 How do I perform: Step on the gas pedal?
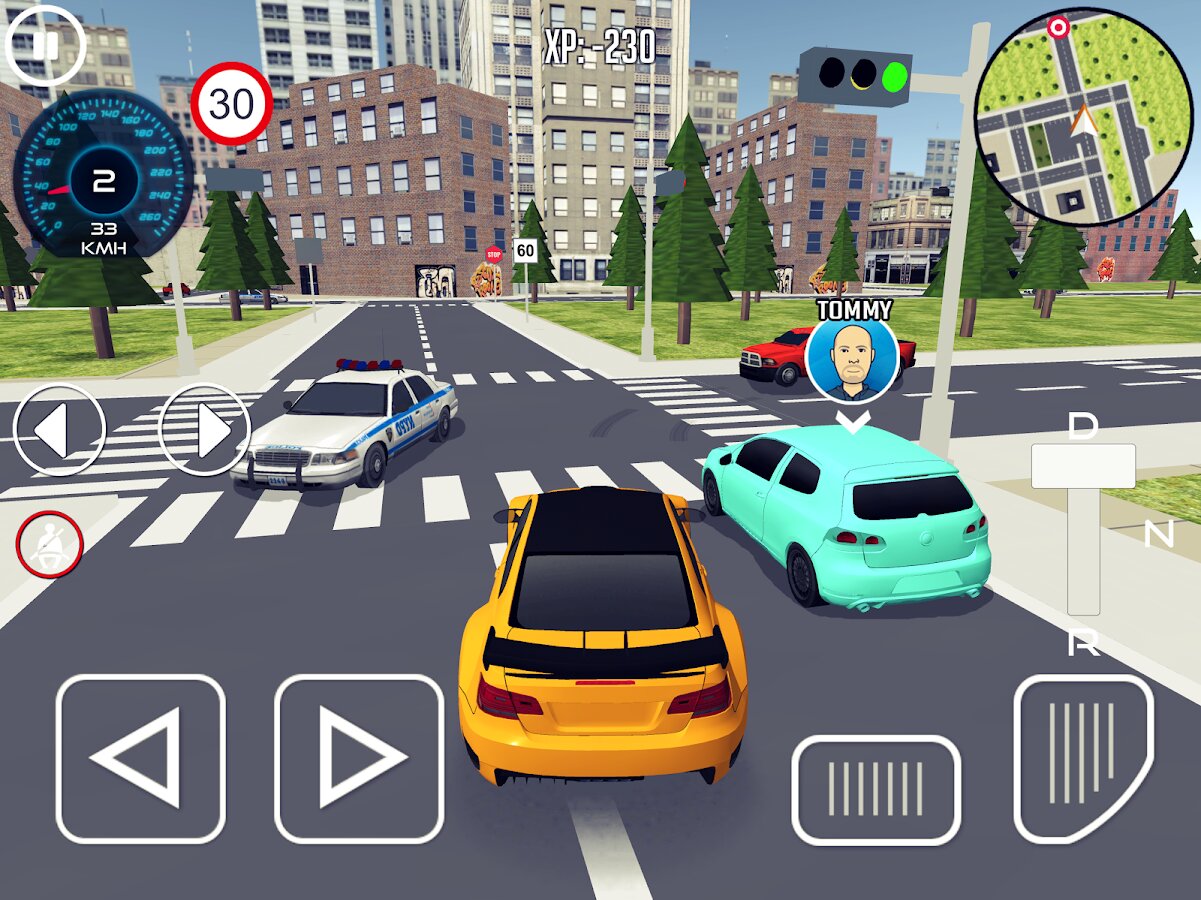pos(1084,759)
